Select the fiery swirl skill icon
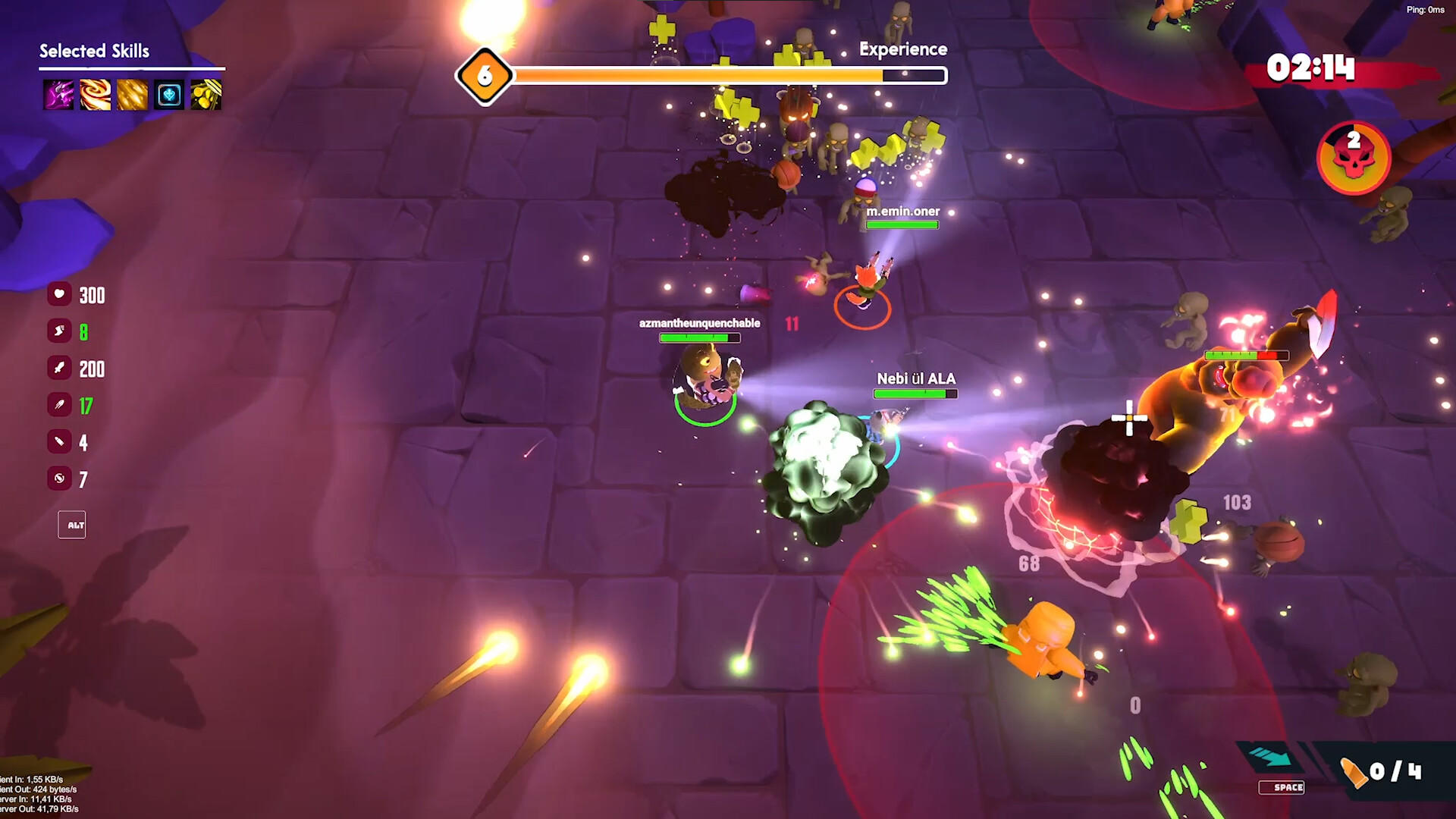The height and width of the screenshot is (819, 1456). point(96,96)
